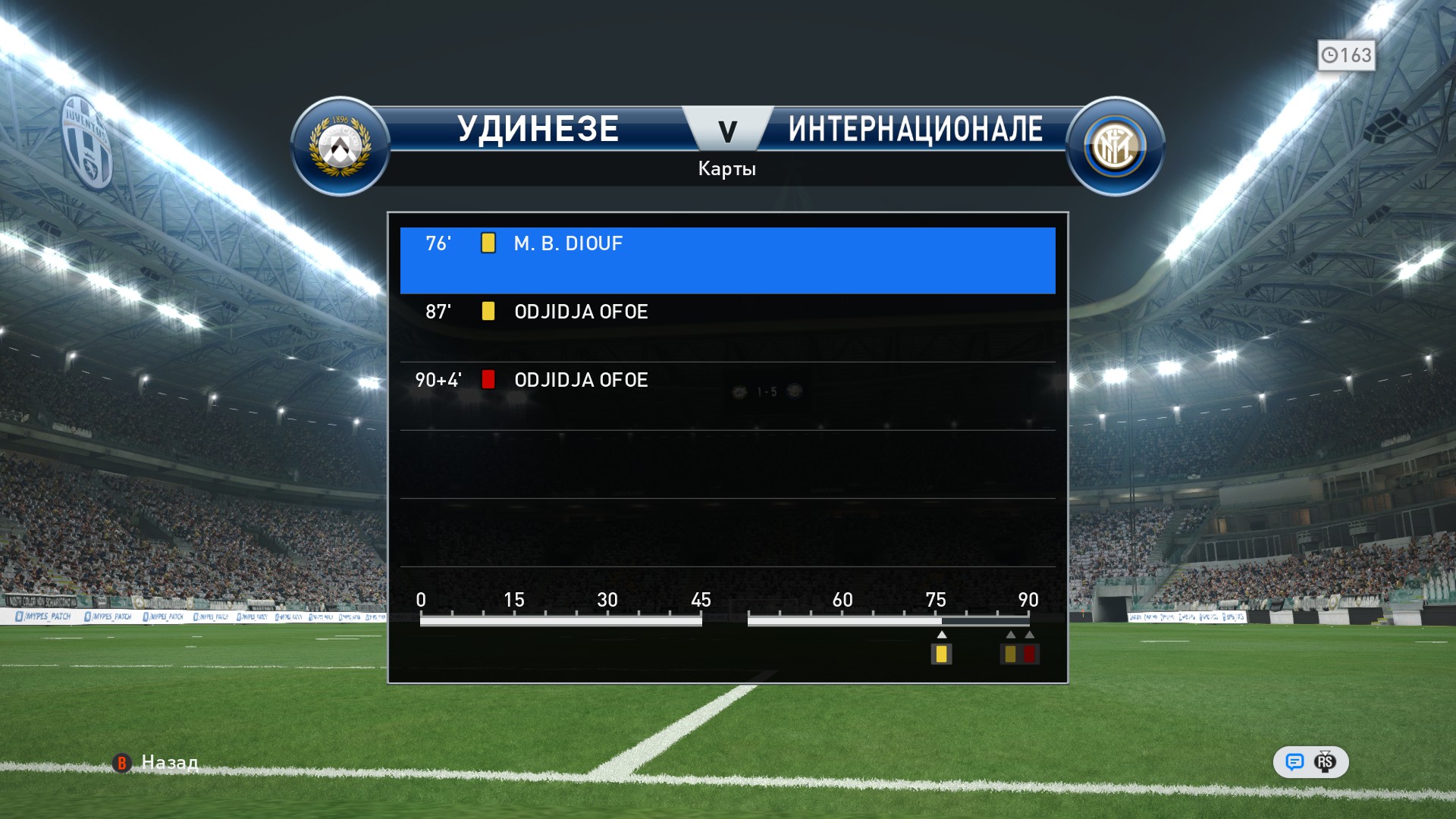The height and width of the screenshot is (819, 1456).
Task: Click the 76-minute yellow card timeline marker
Action: pos(941,654)
